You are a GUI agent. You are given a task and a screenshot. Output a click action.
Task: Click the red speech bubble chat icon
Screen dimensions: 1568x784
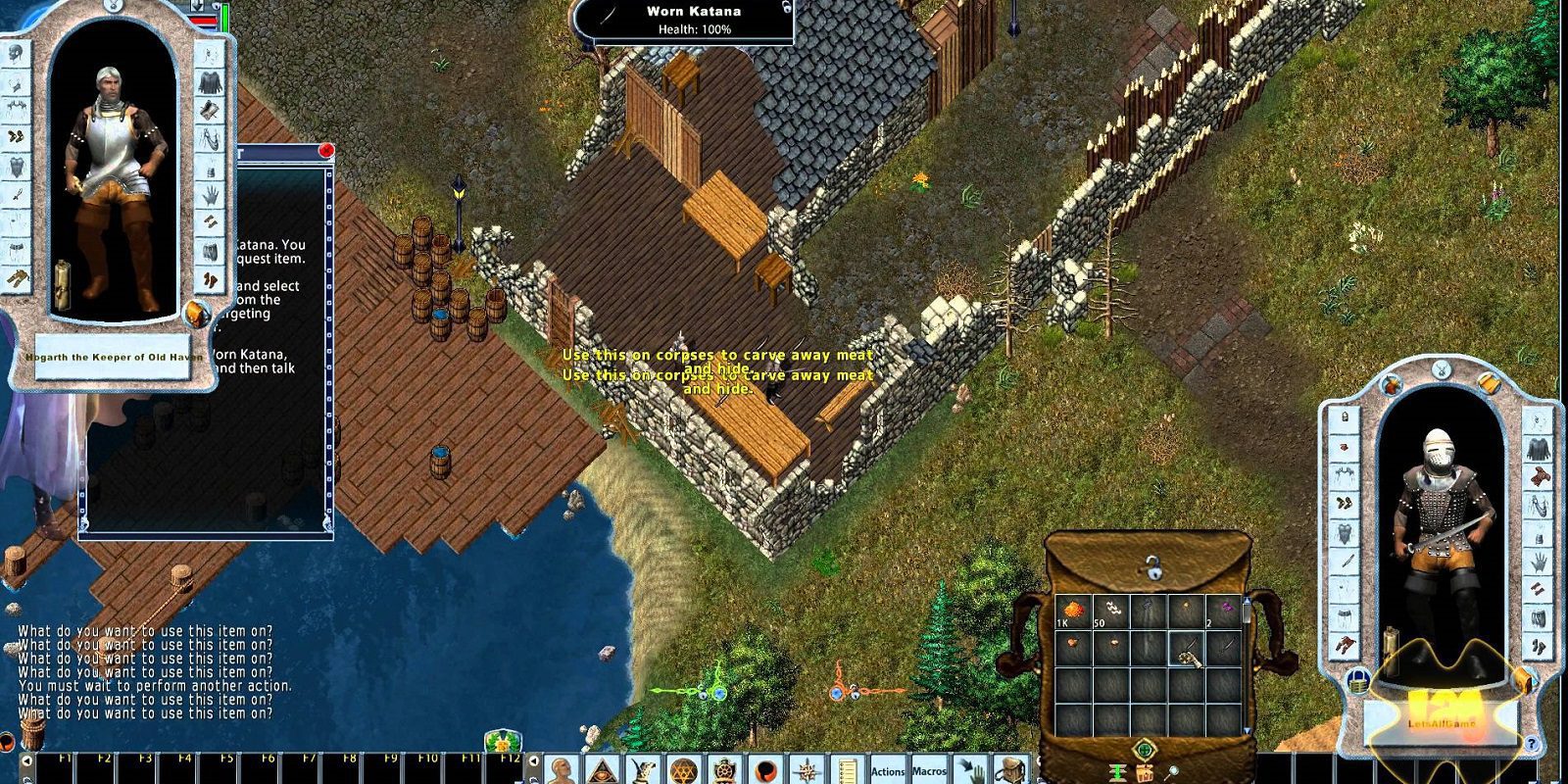pyautogui.click(x=765, y=770)
